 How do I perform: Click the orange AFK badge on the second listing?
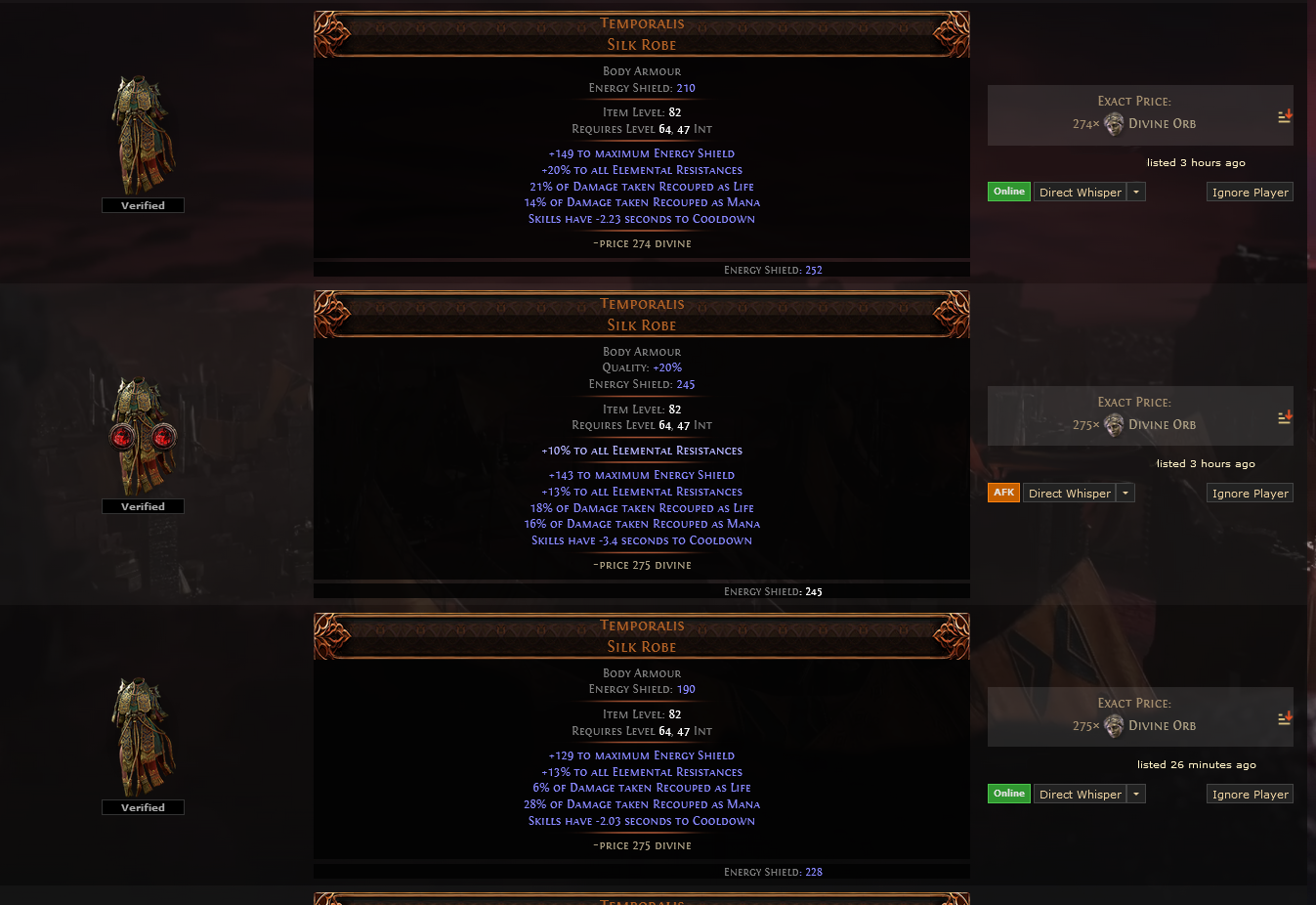[1003, 493]
